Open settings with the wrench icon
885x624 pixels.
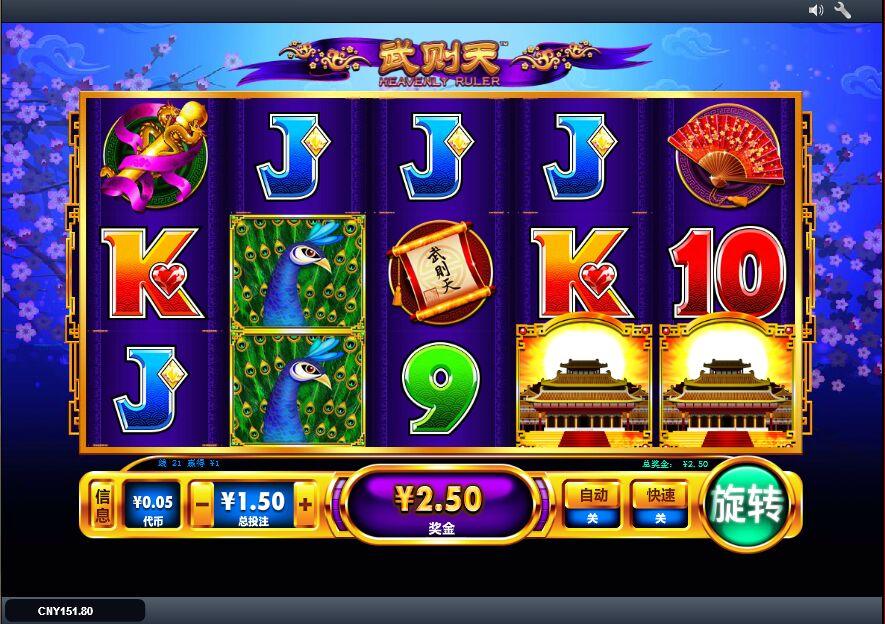[842, 10]
